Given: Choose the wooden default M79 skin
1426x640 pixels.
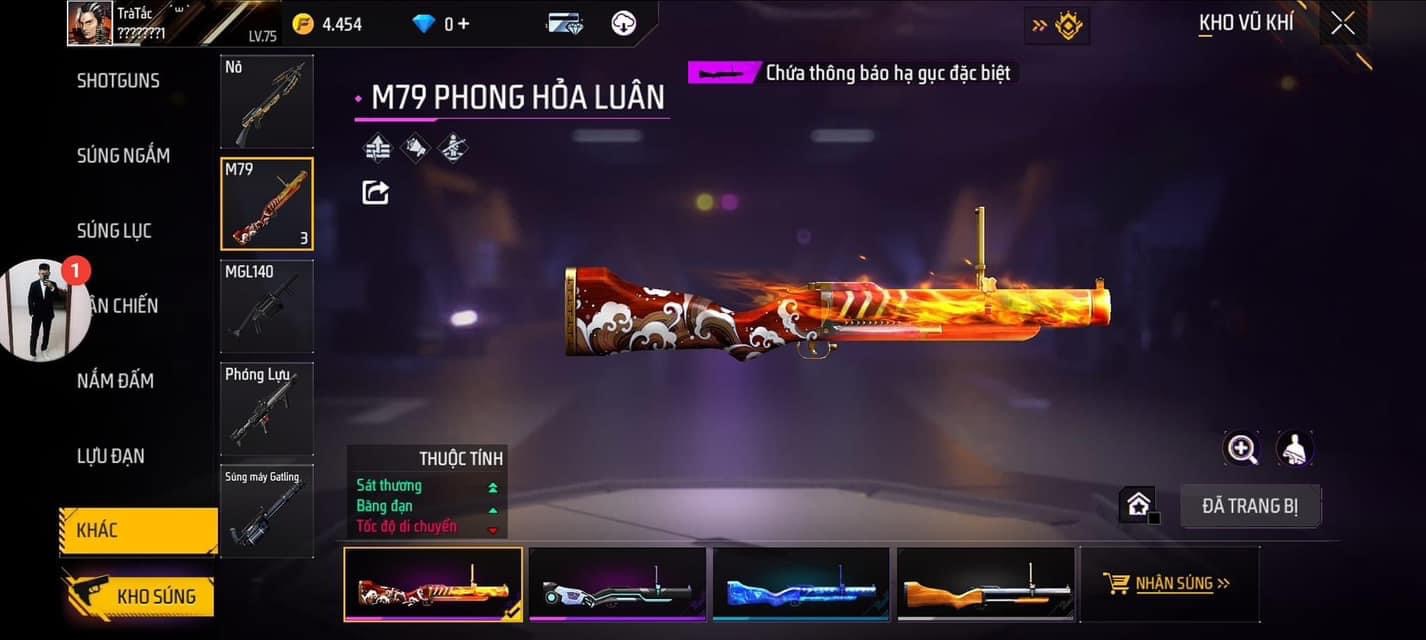Looking at the screenshot, I should point(985,584).
